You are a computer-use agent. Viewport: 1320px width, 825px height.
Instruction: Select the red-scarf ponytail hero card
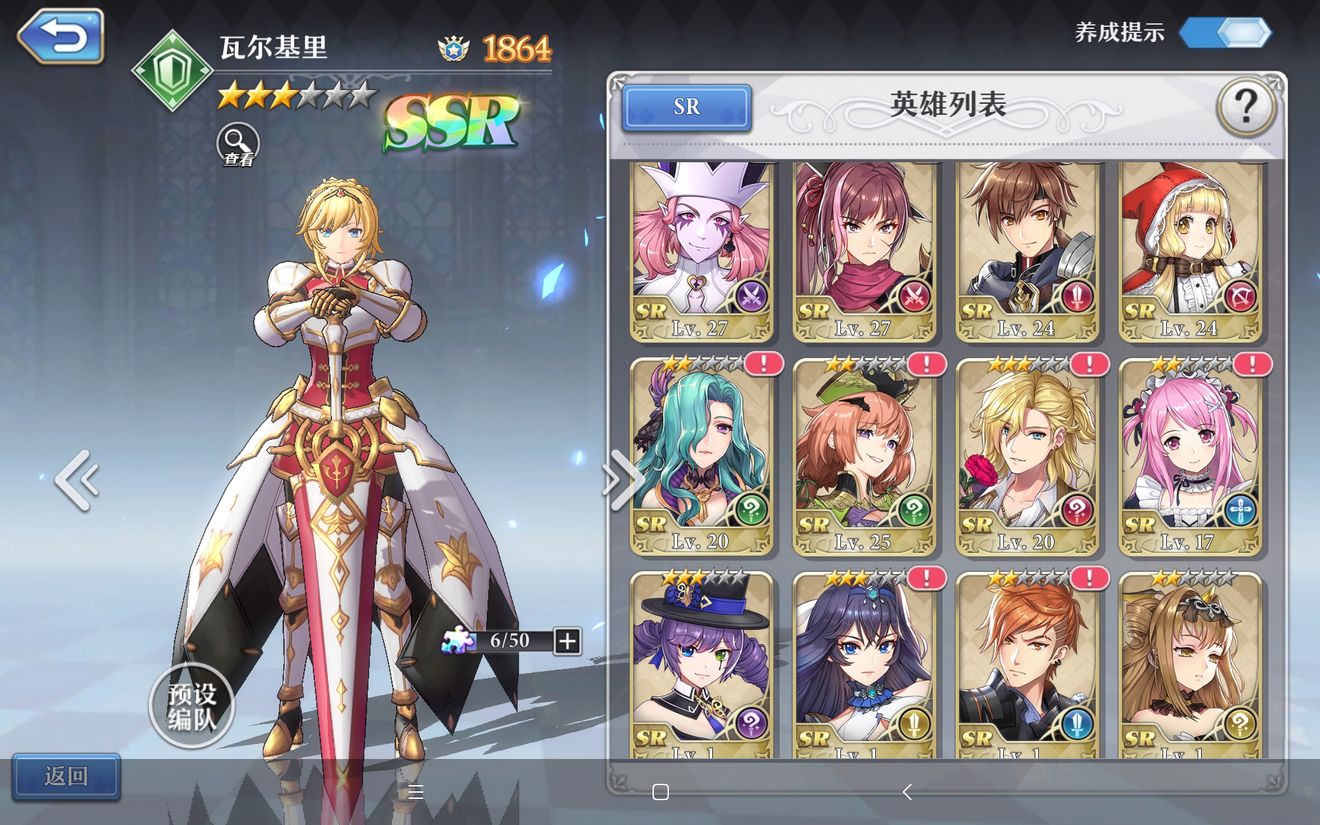coord(865,250)
